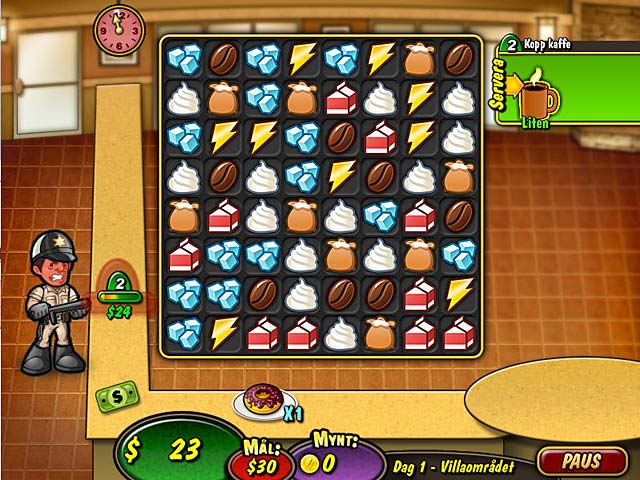Select the ice cube tile in board's top-left corner
This screenshot has height=480, width=640.
[x=184, y=59]
